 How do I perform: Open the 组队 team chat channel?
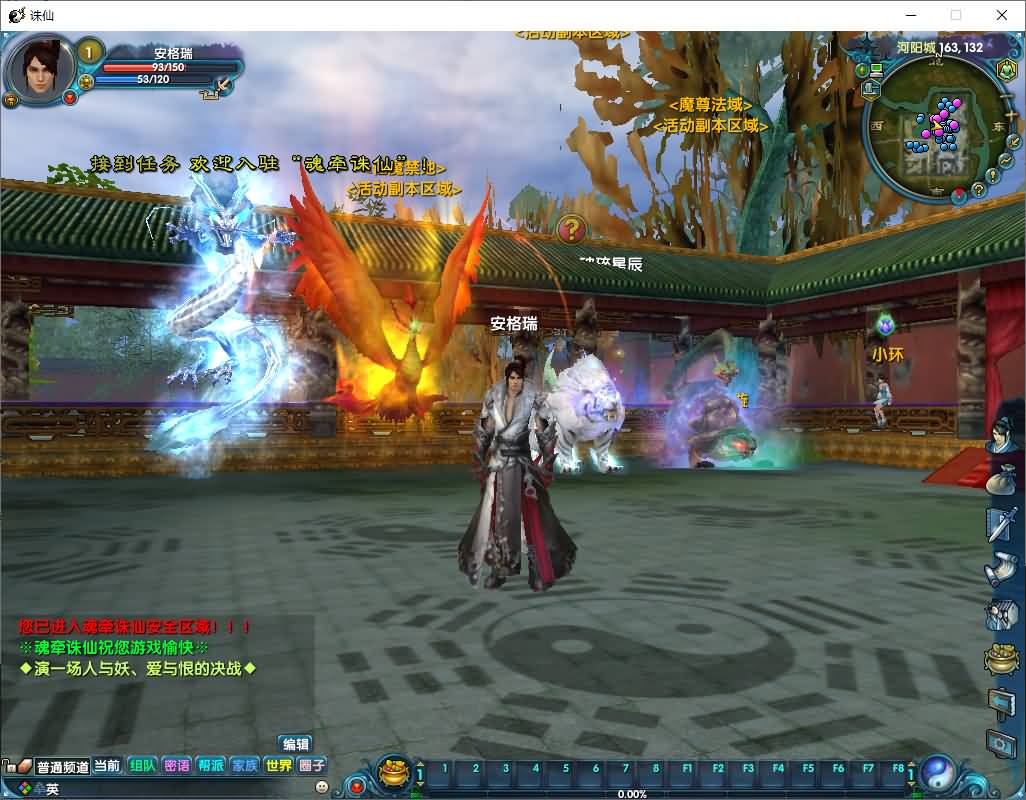coord(142,765)
